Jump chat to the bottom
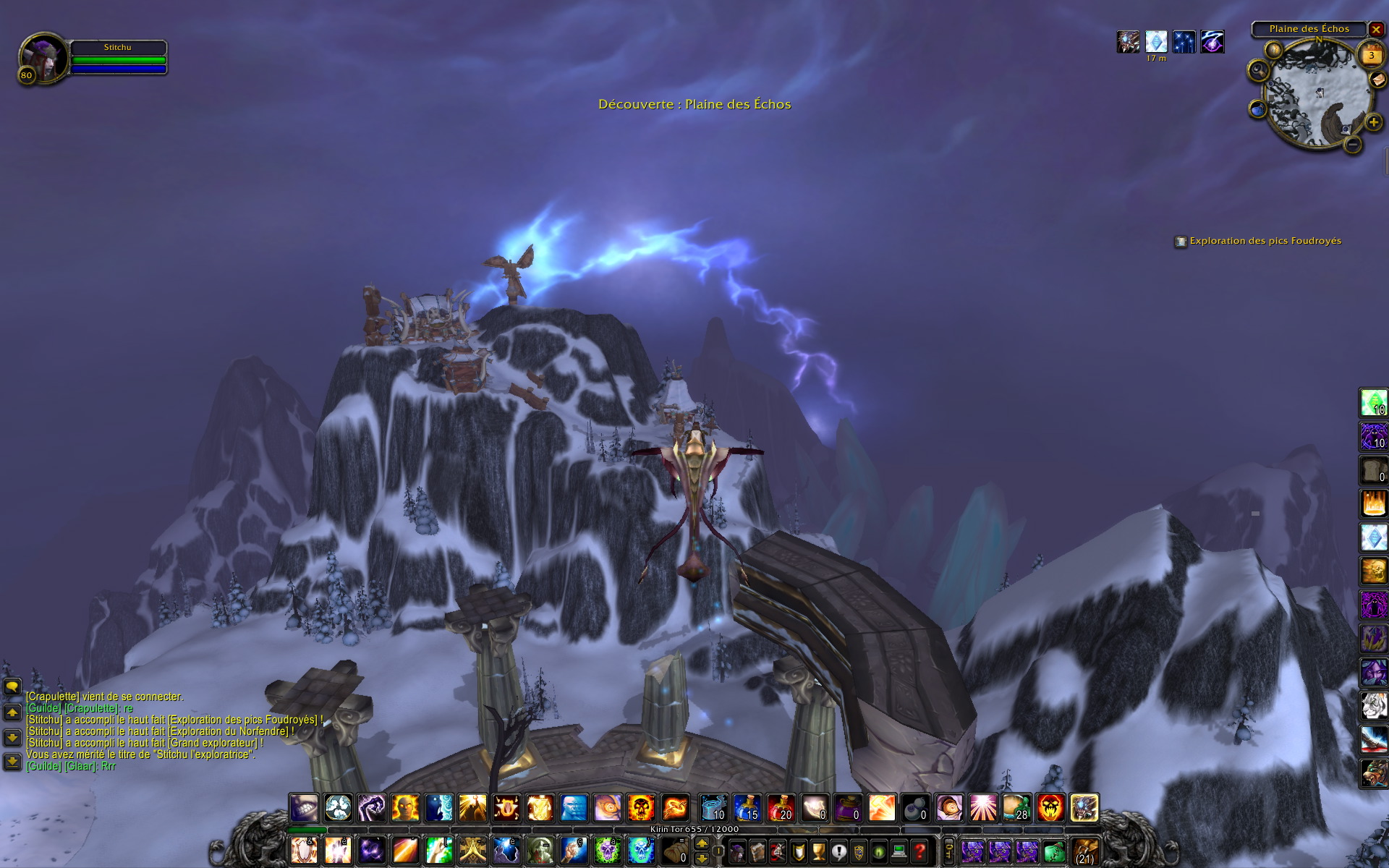This screenshot has width=1389, height=868. click(12, 761)
